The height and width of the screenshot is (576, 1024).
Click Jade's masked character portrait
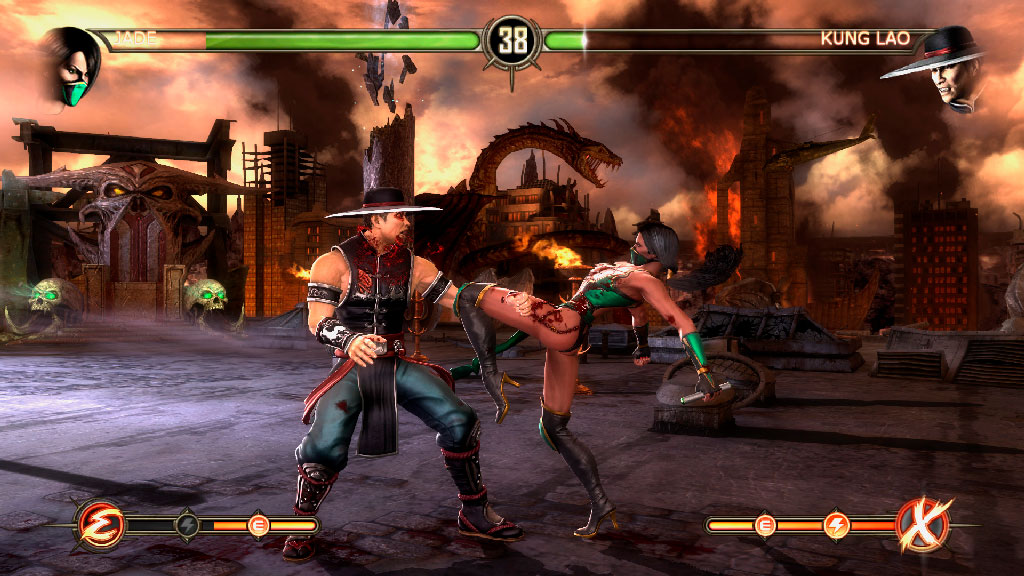[x=71, y=64]
